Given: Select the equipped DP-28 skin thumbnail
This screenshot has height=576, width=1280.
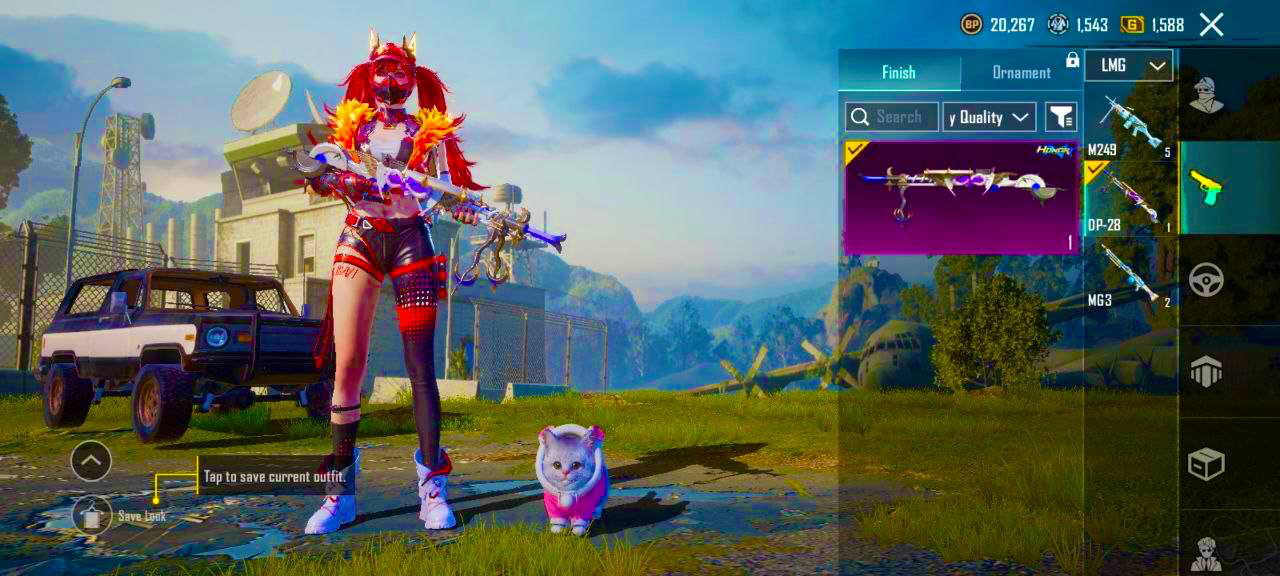Looking at the screenshot, I should point(960,197).
